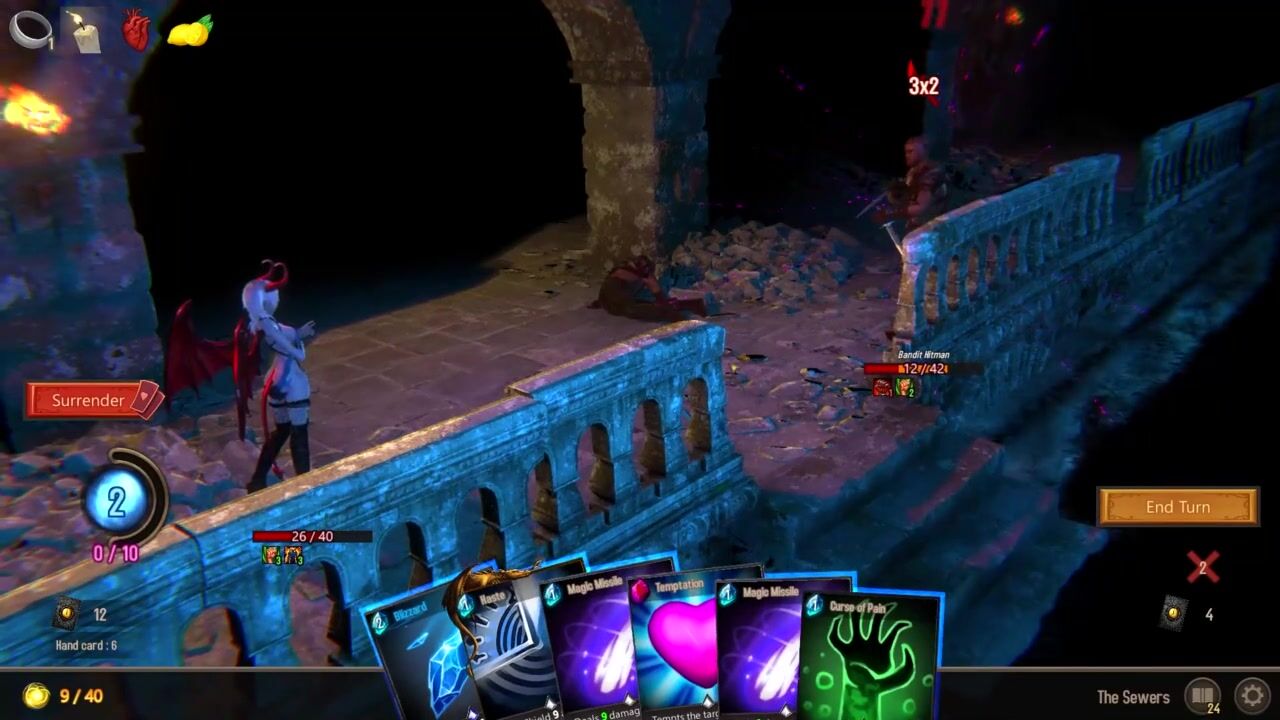The height and width of the screenshot is (720, 1280).
Task: Open the deck book icon
Action: tap(1202, 695)
